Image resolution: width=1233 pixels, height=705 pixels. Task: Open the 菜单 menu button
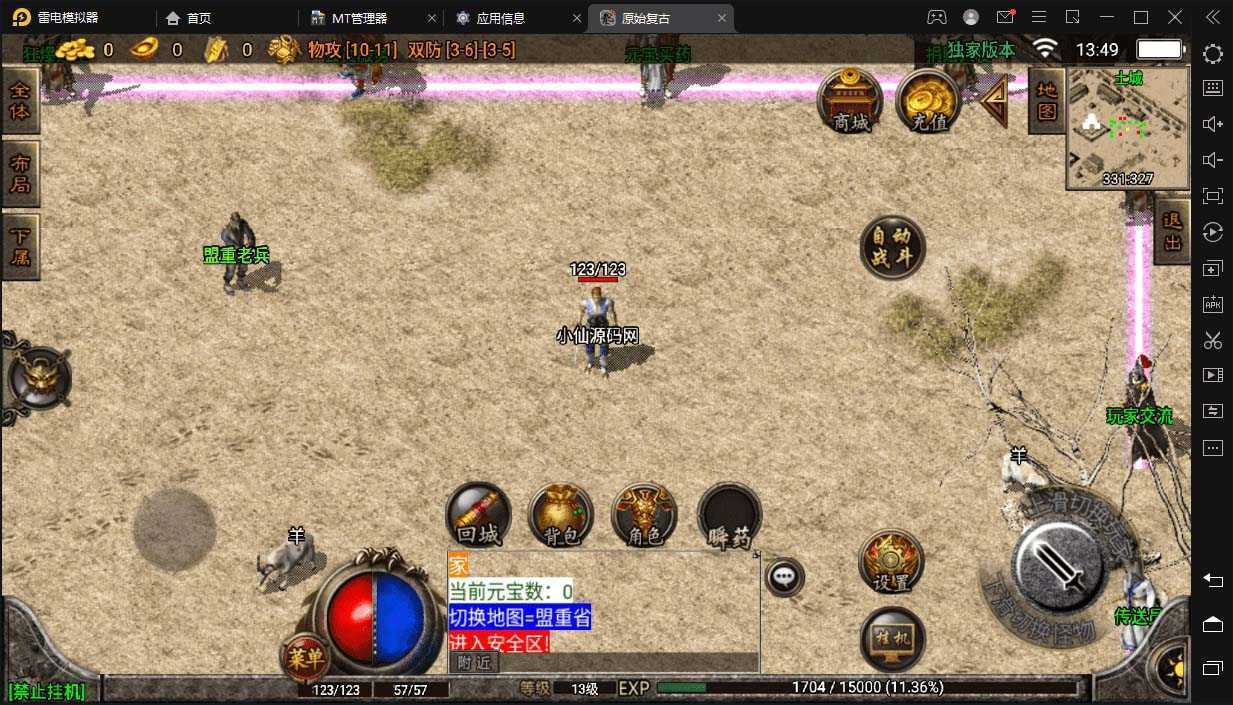[x=305, y=657]
